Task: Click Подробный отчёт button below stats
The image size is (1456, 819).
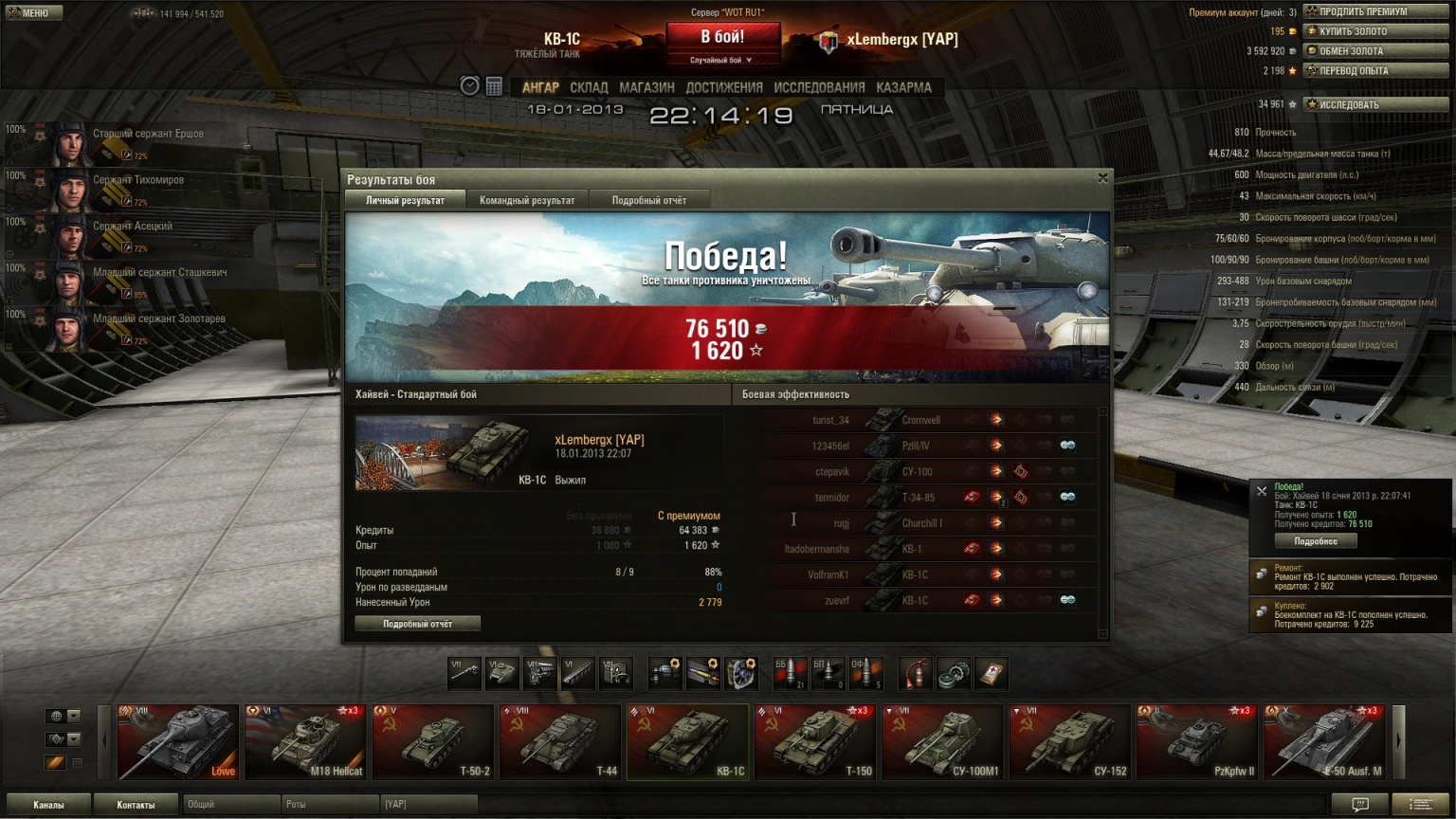Action: click(417, 624)
